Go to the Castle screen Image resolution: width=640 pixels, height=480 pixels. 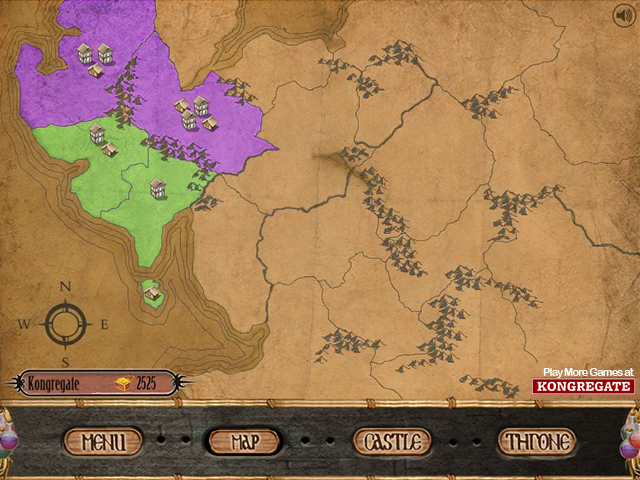coord(392,441)
